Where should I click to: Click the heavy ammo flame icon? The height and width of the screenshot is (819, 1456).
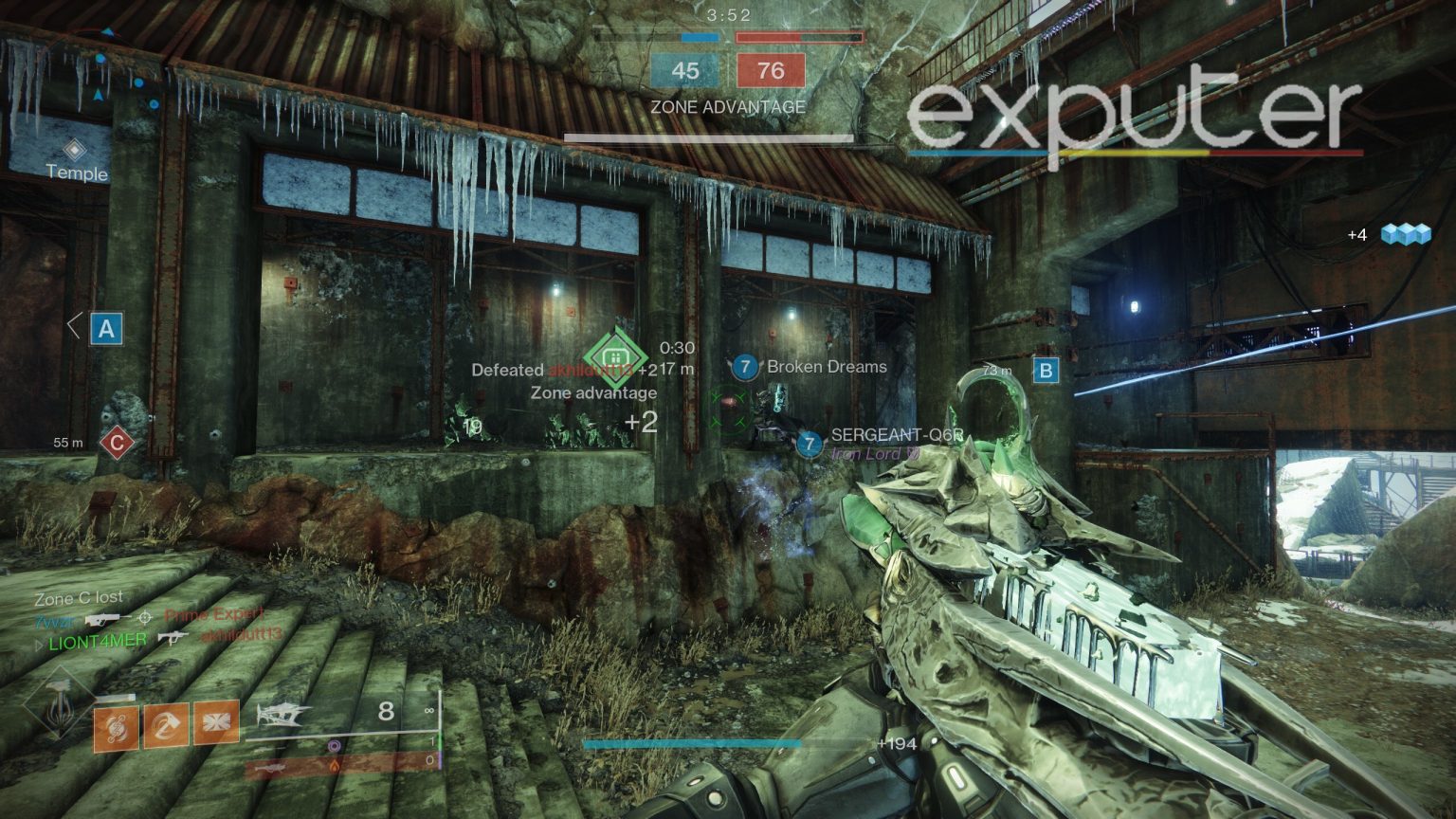pos(334,766)
